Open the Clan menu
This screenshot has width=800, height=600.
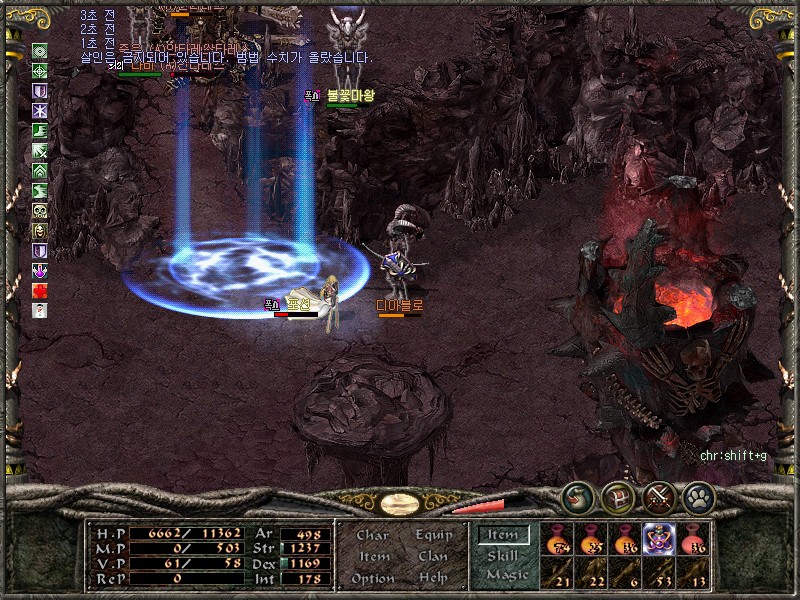[x=432, y=556]
